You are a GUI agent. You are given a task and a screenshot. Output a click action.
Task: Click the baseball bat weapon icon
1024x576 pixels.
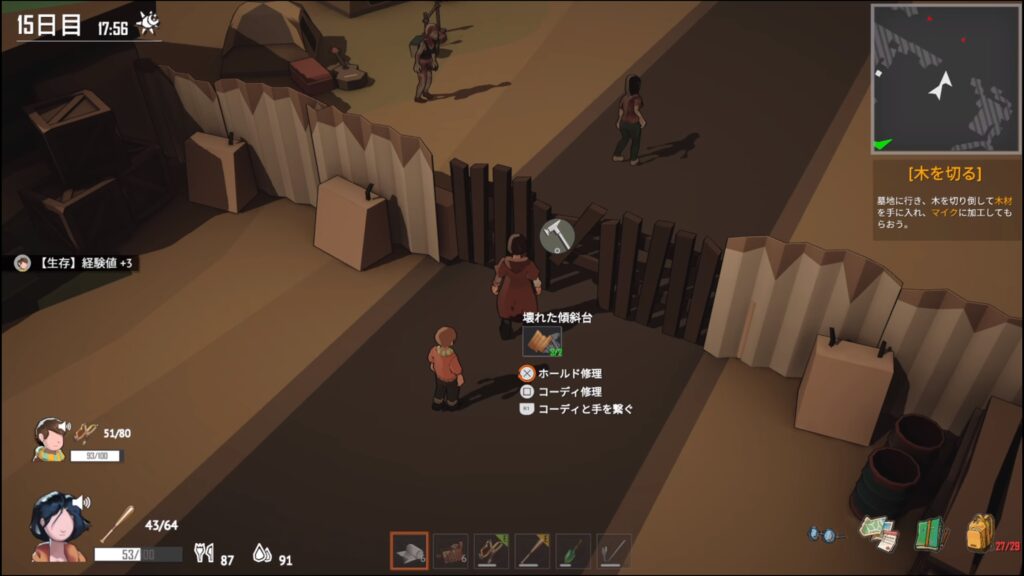click(x=117, y=523)
